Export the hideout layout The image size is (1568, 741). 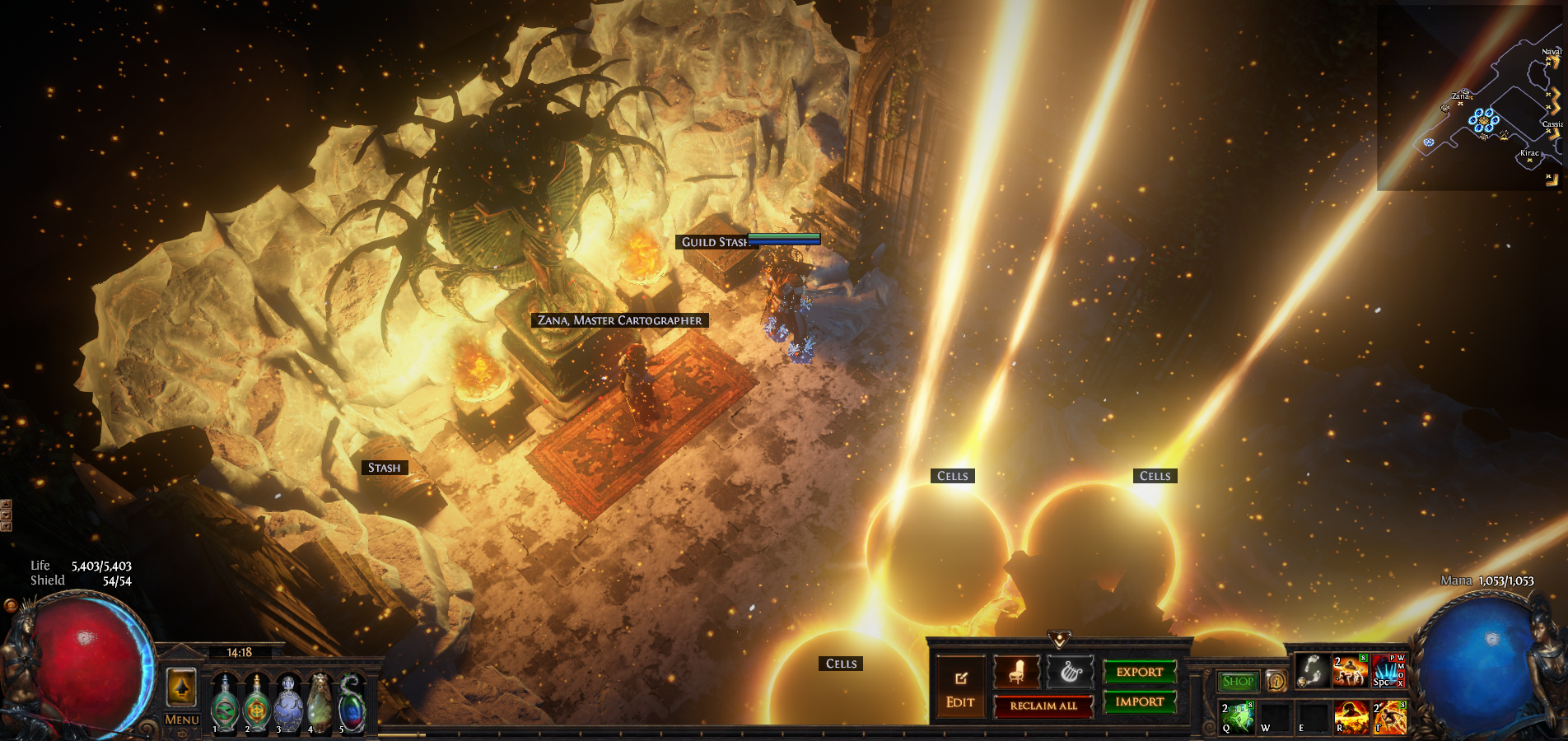pos(1139,672)
